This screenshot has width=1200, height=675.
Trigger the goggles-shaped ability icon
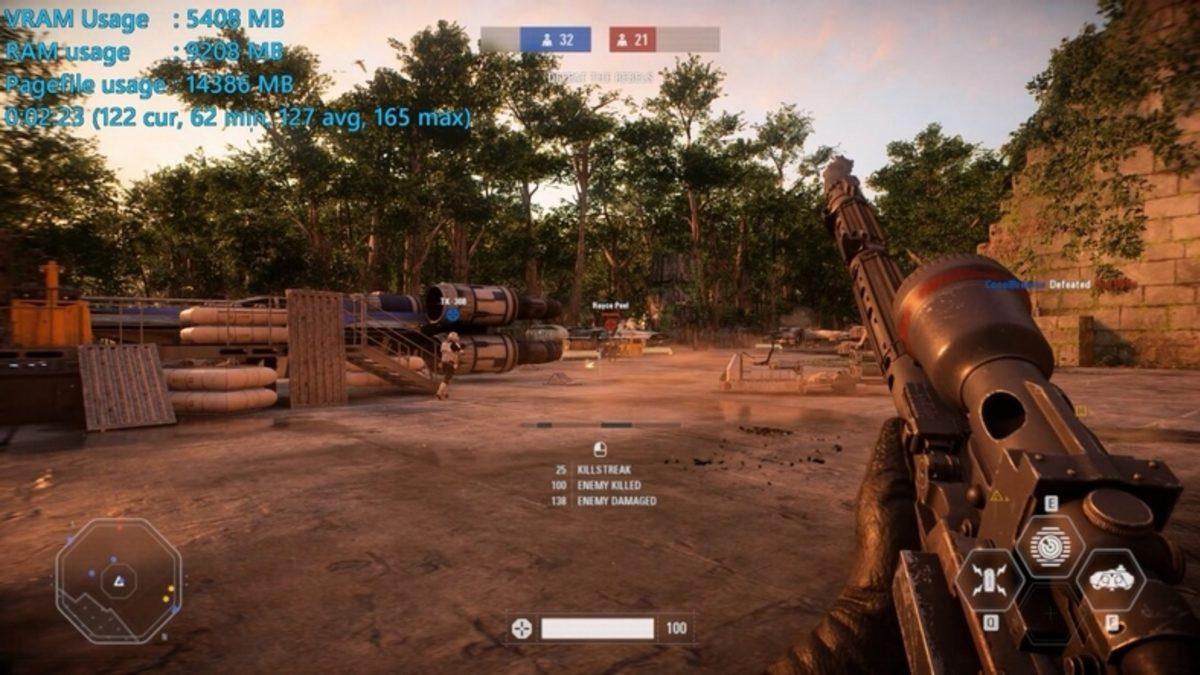click(x=1110, y=579)
